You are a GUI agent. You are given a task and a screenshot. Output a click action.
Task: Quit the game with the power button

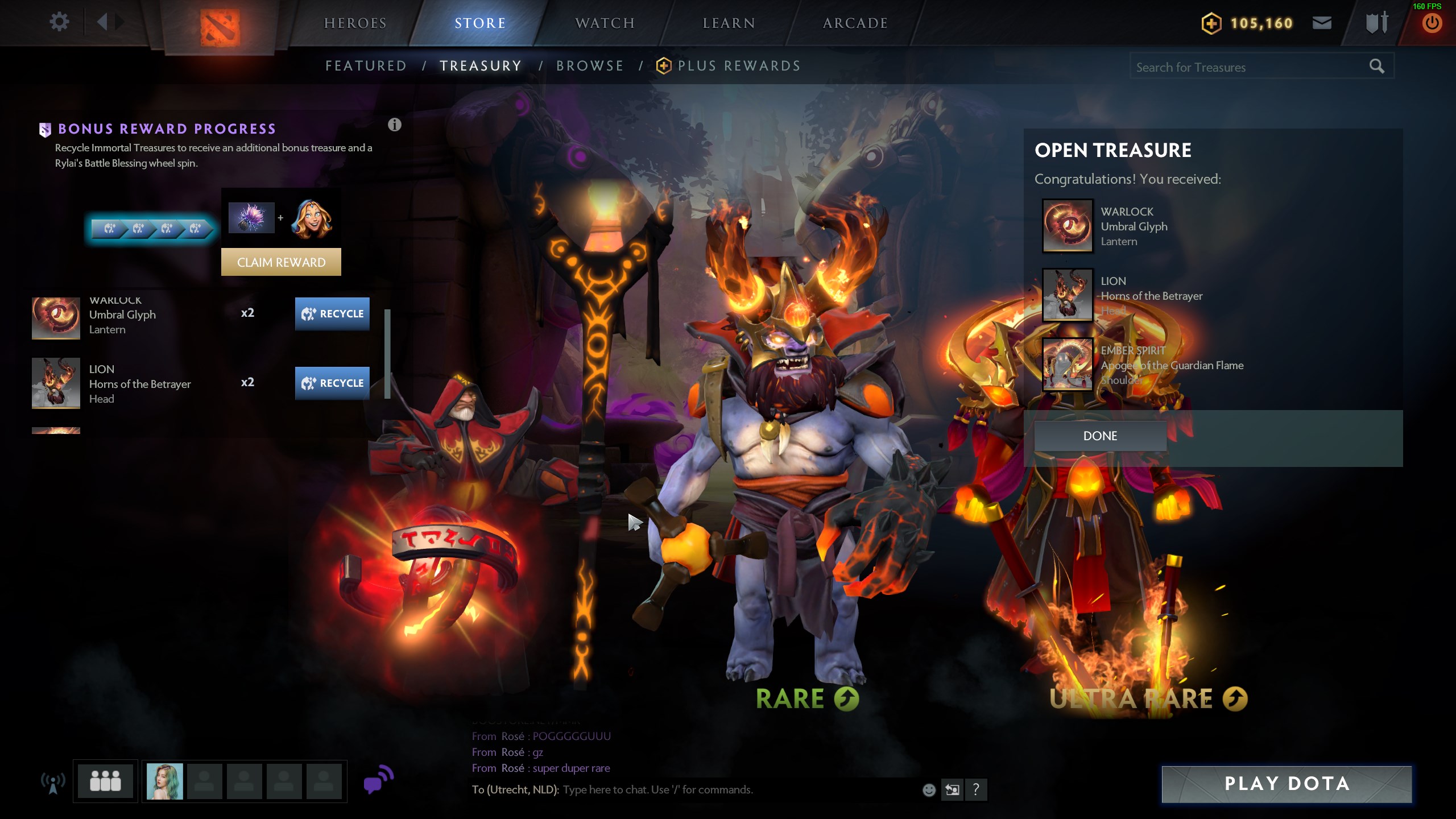point(1432,23)
